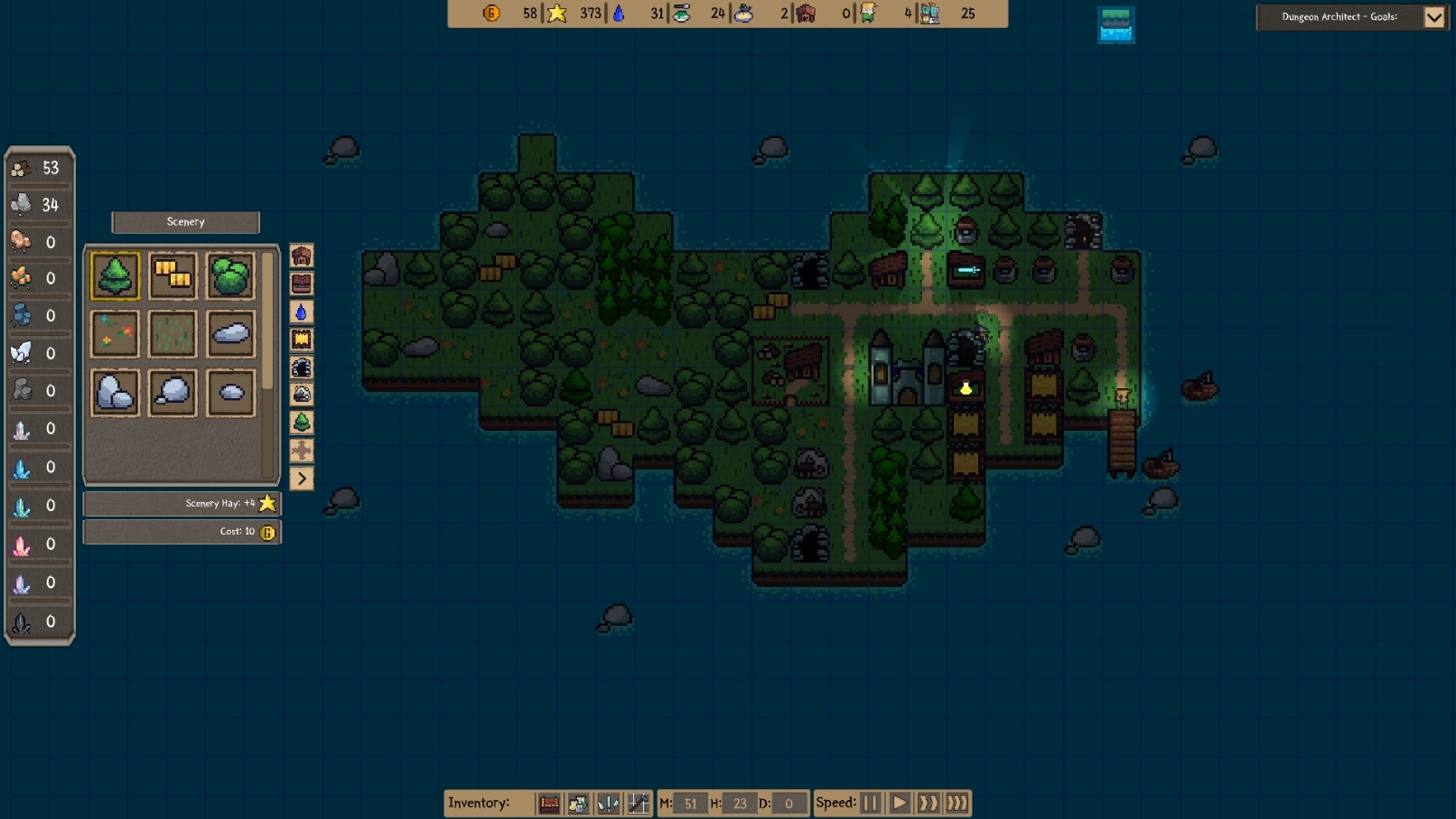Select the grass scenery tile

click(173, 333)
